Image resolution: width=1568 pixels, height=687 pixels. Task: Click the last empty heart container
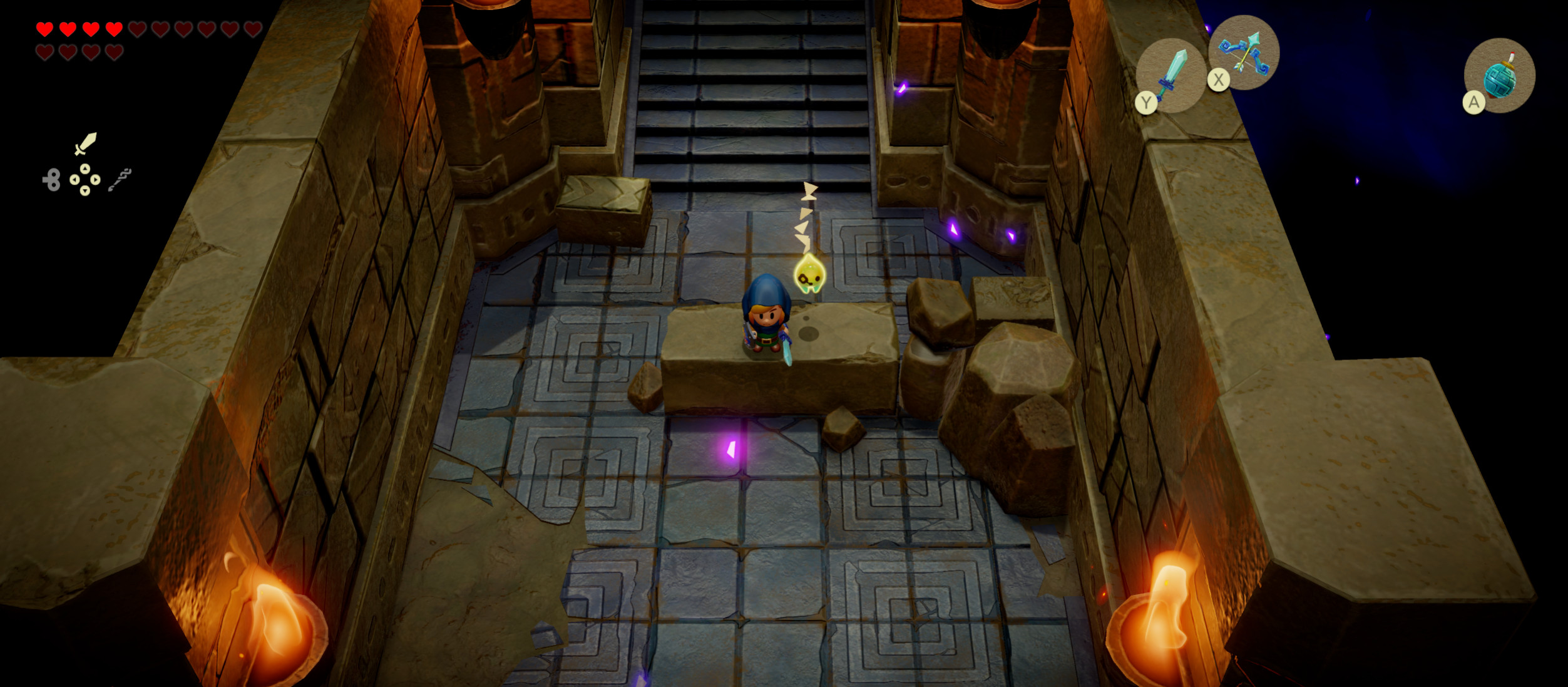pyautogui.click(x=114, y=52)
